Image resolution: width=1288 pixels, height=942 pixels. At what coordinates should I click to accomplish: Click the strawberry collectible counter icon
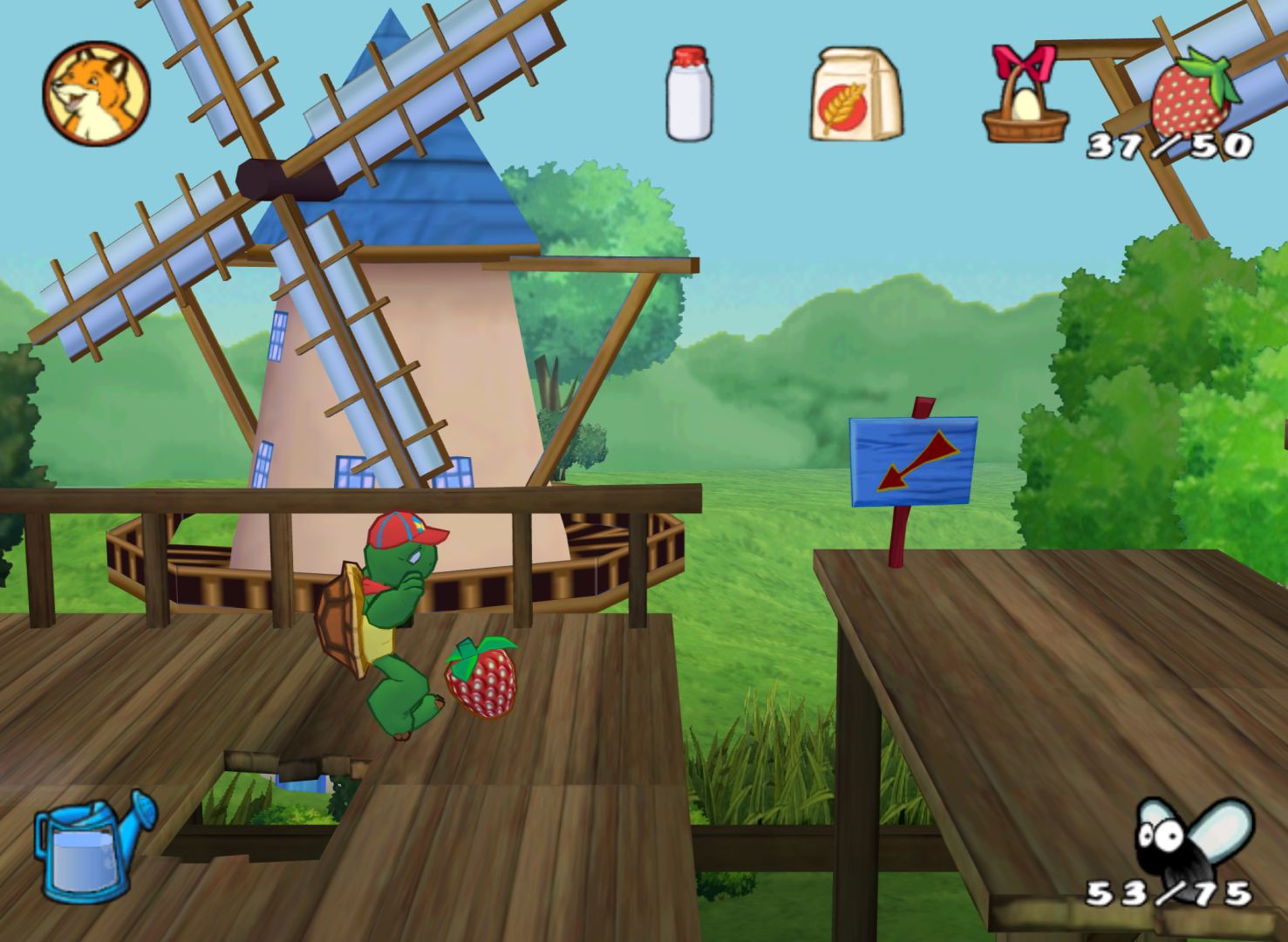1190,93
